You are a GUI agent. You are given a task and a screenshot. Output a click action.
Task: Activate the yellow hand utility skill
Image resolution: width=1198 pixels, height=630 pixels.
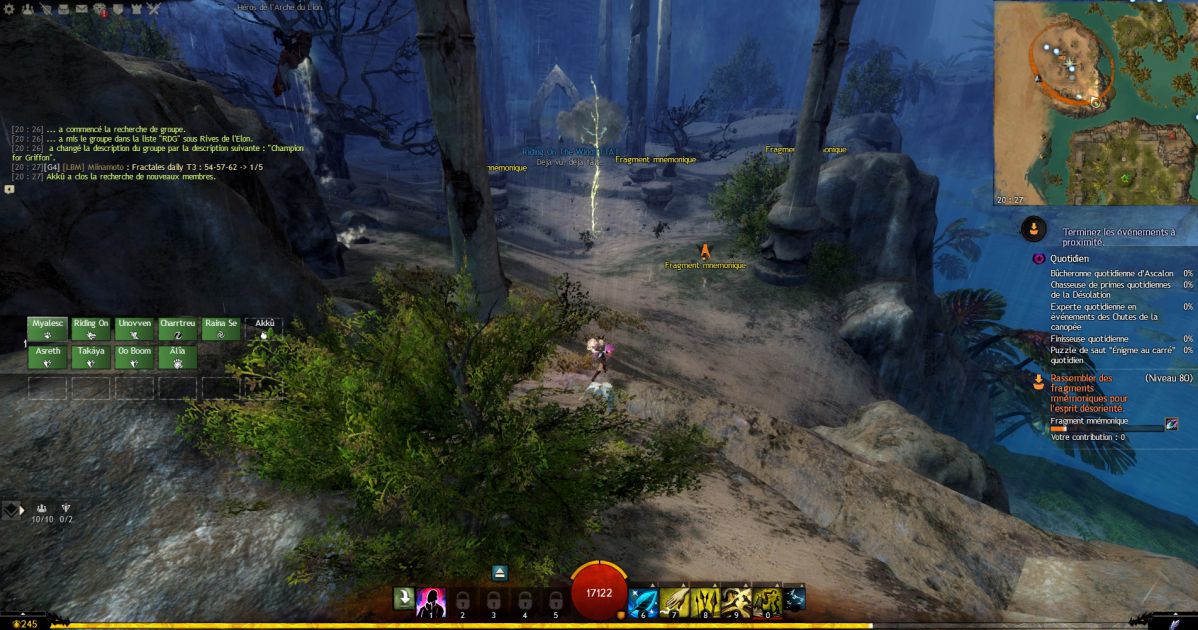(673, 599)
